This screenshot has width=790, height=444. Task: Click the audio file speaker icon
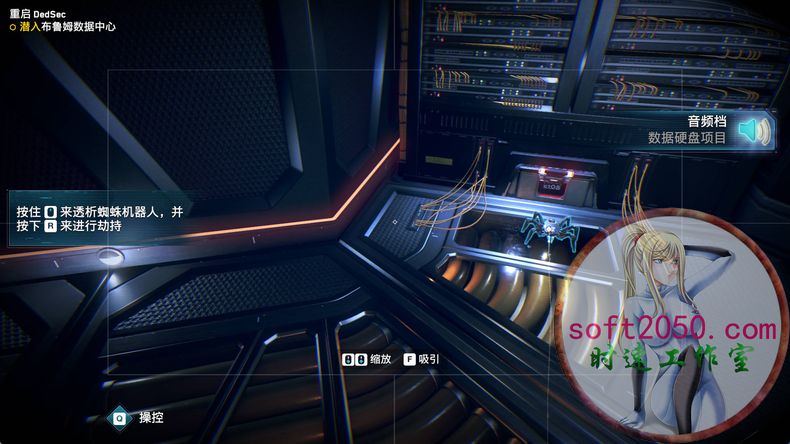point(755,130)
